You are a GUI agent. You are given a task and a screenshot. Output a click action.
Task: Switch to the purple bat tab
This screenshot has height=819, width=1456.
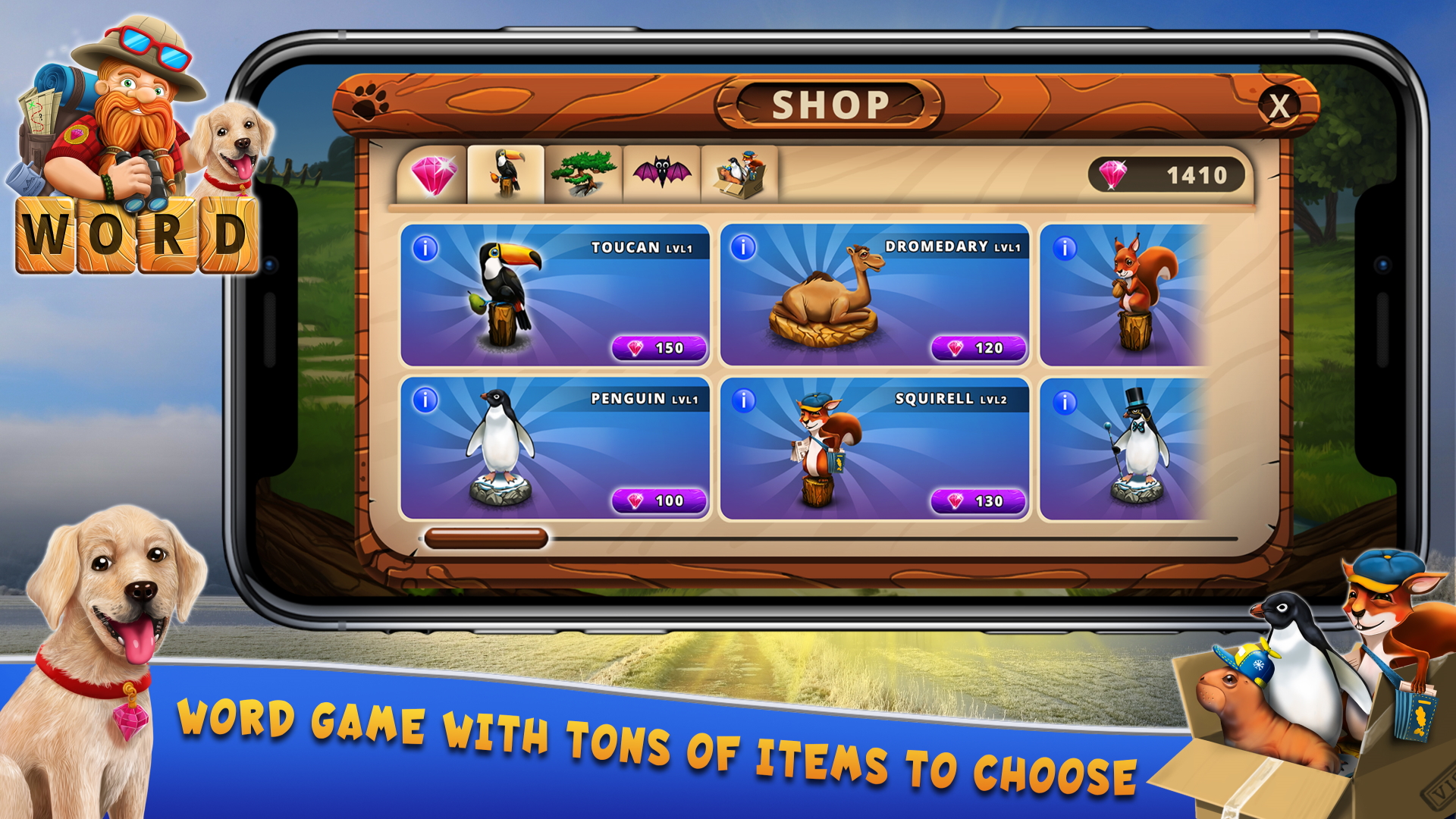(662, 174)
